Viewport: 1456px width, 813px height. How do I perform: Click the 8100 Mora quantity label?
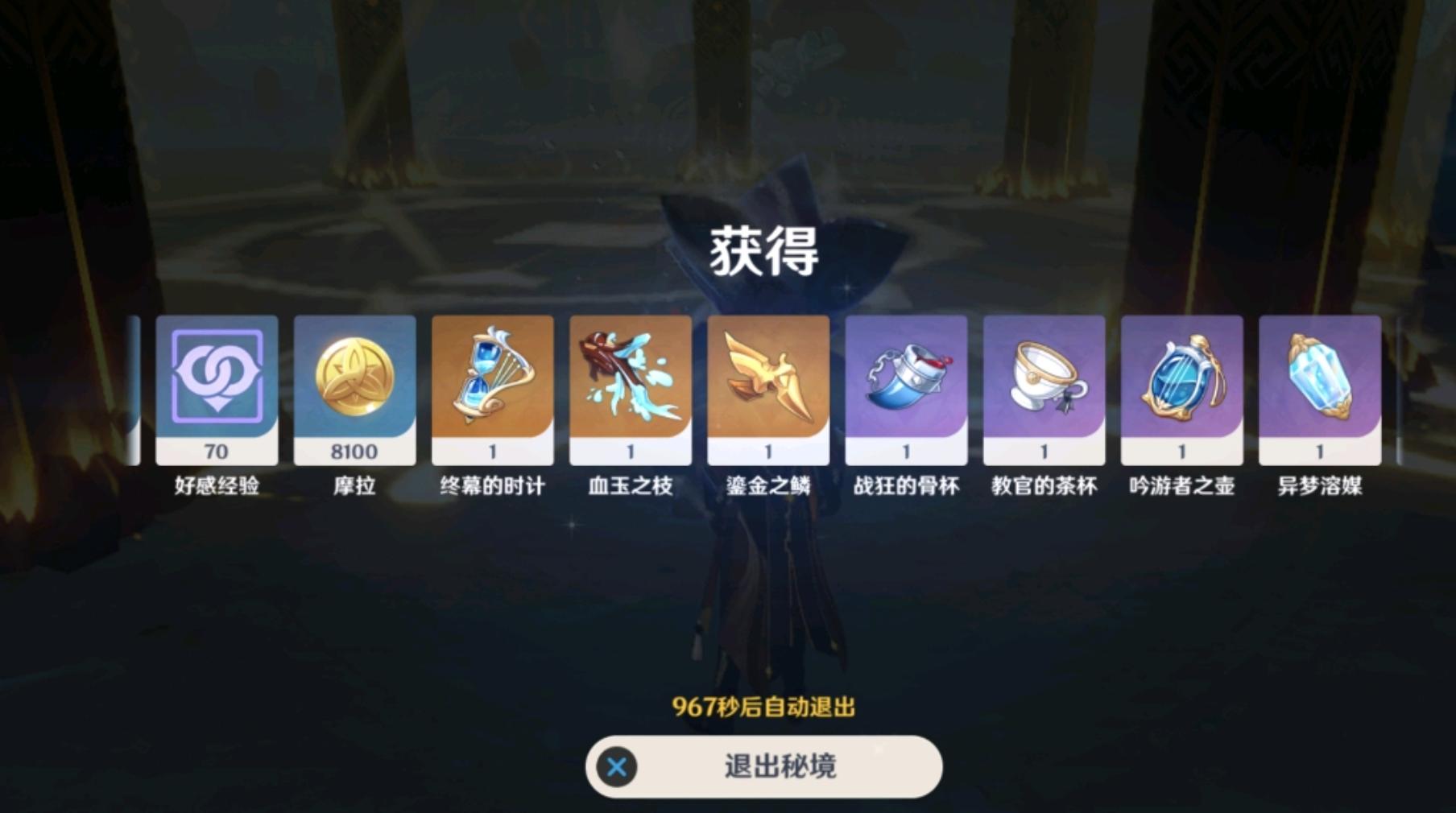click(354, 452)
